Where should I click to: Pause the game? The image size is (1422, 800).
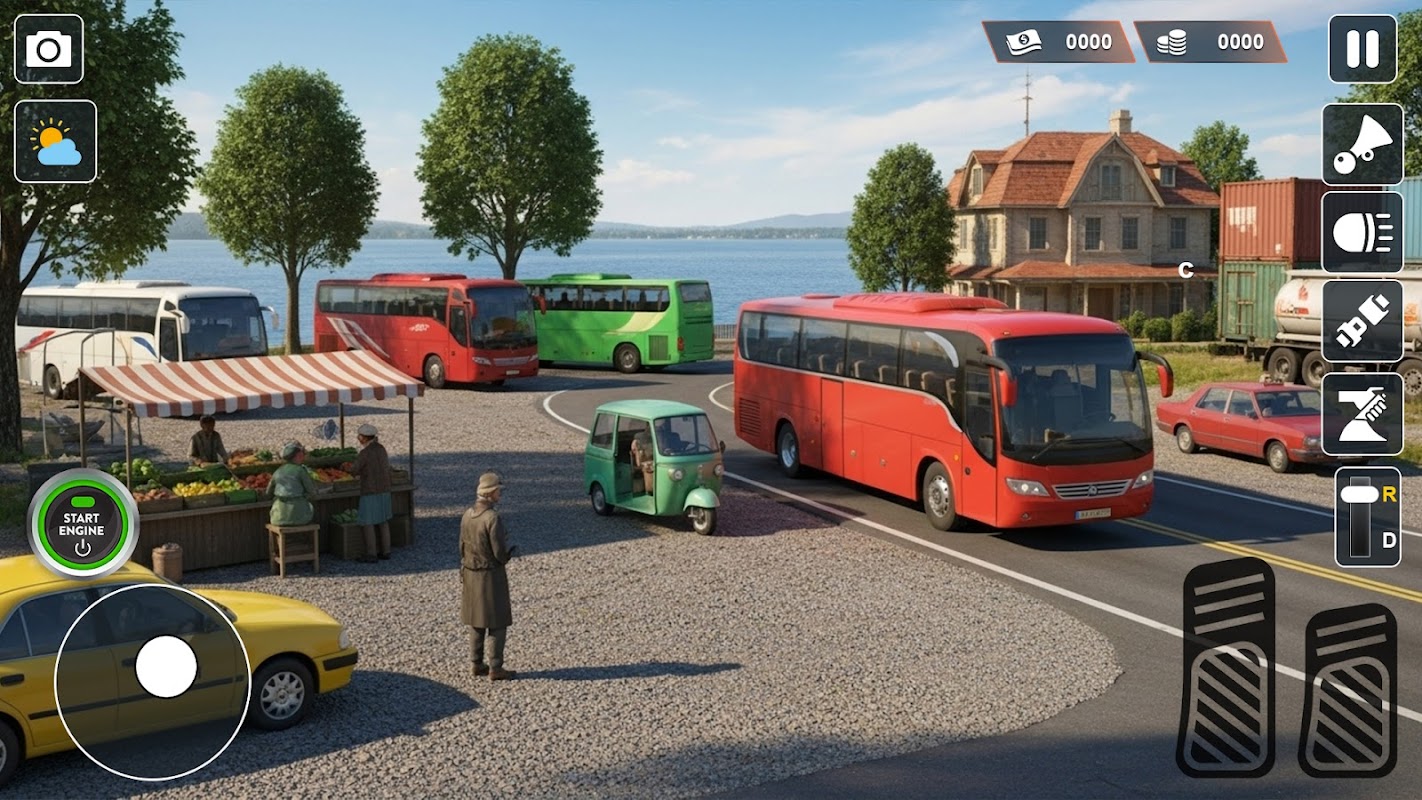pos(1362,49)
